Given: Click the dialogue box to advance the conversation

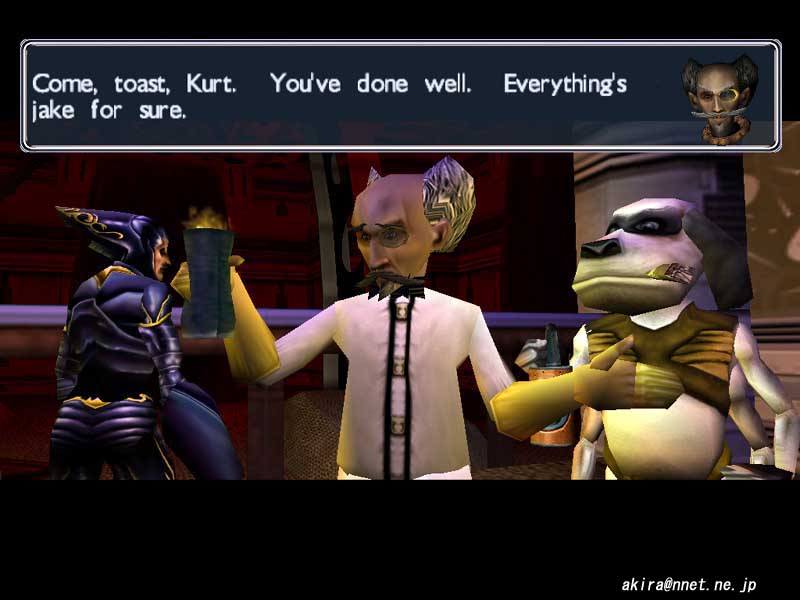Looking at the screenshot, I should [350, 96].
